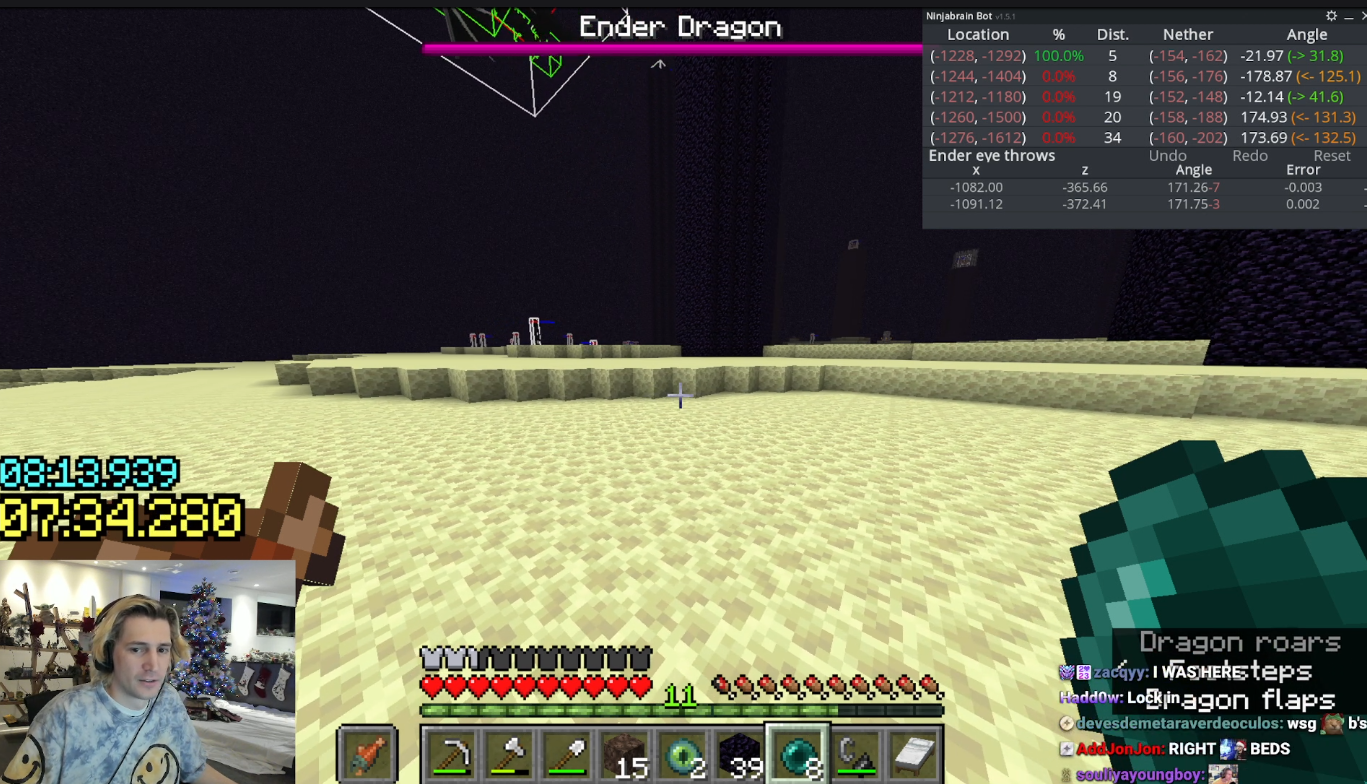Open Ninjabrain Bot settings gear

(x=1331, y=16)
